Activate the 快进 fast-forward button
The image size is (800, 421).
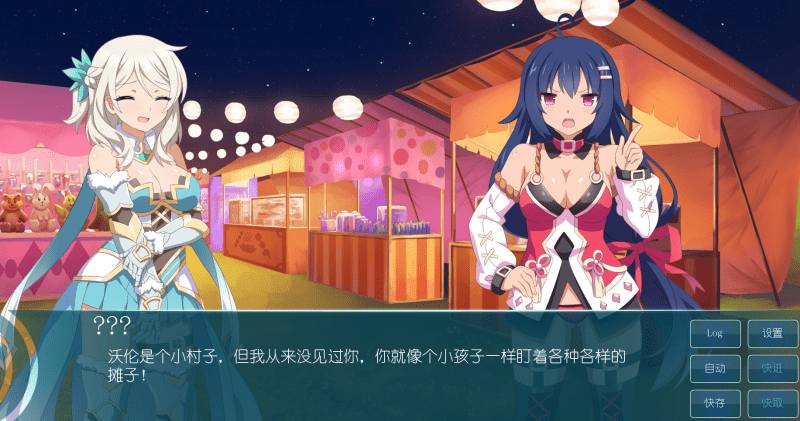(772, 368)
